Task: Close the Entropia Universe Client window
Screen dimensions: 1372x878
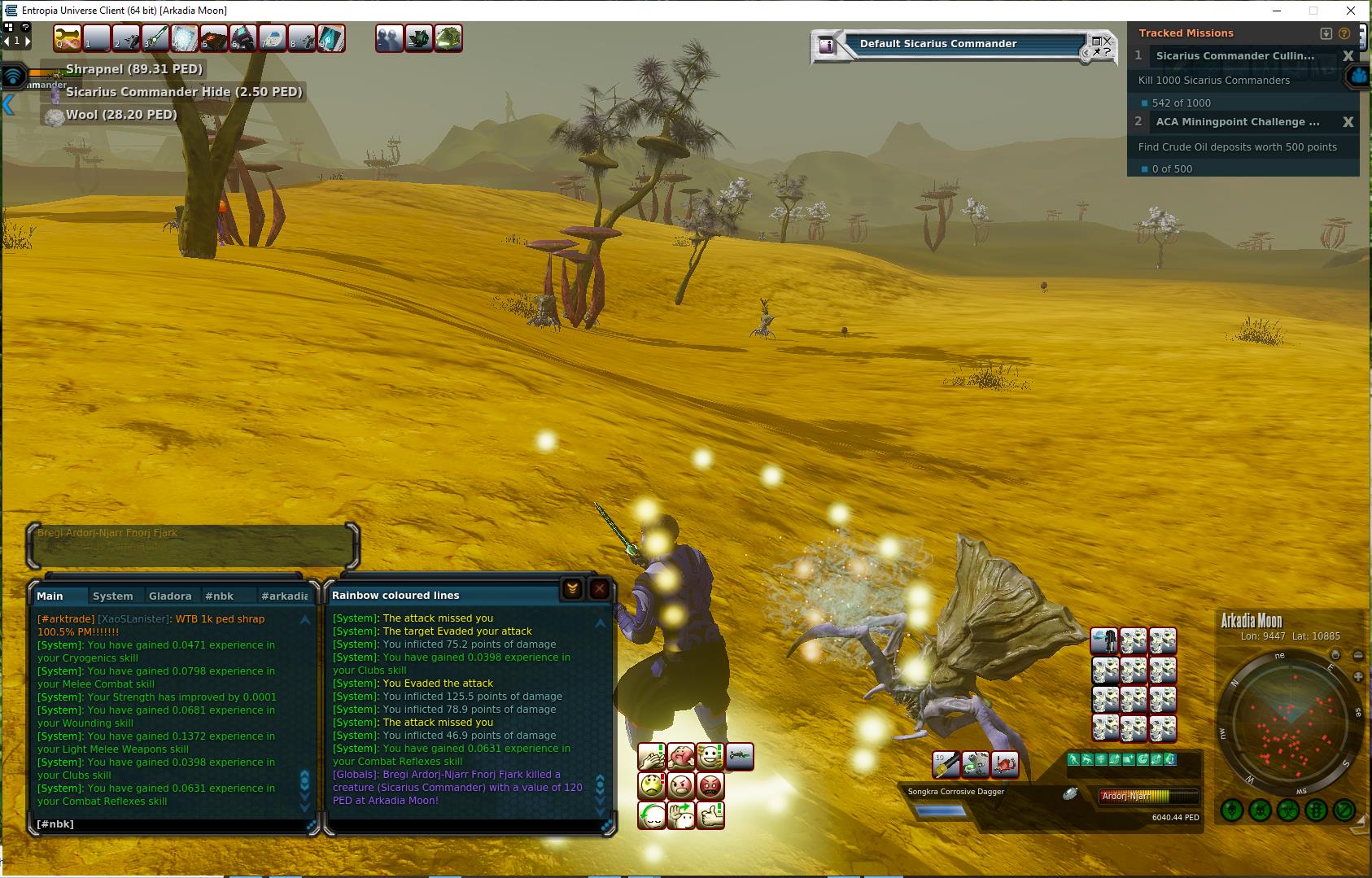Action: pyautogui.click(x=1352, y=11)
